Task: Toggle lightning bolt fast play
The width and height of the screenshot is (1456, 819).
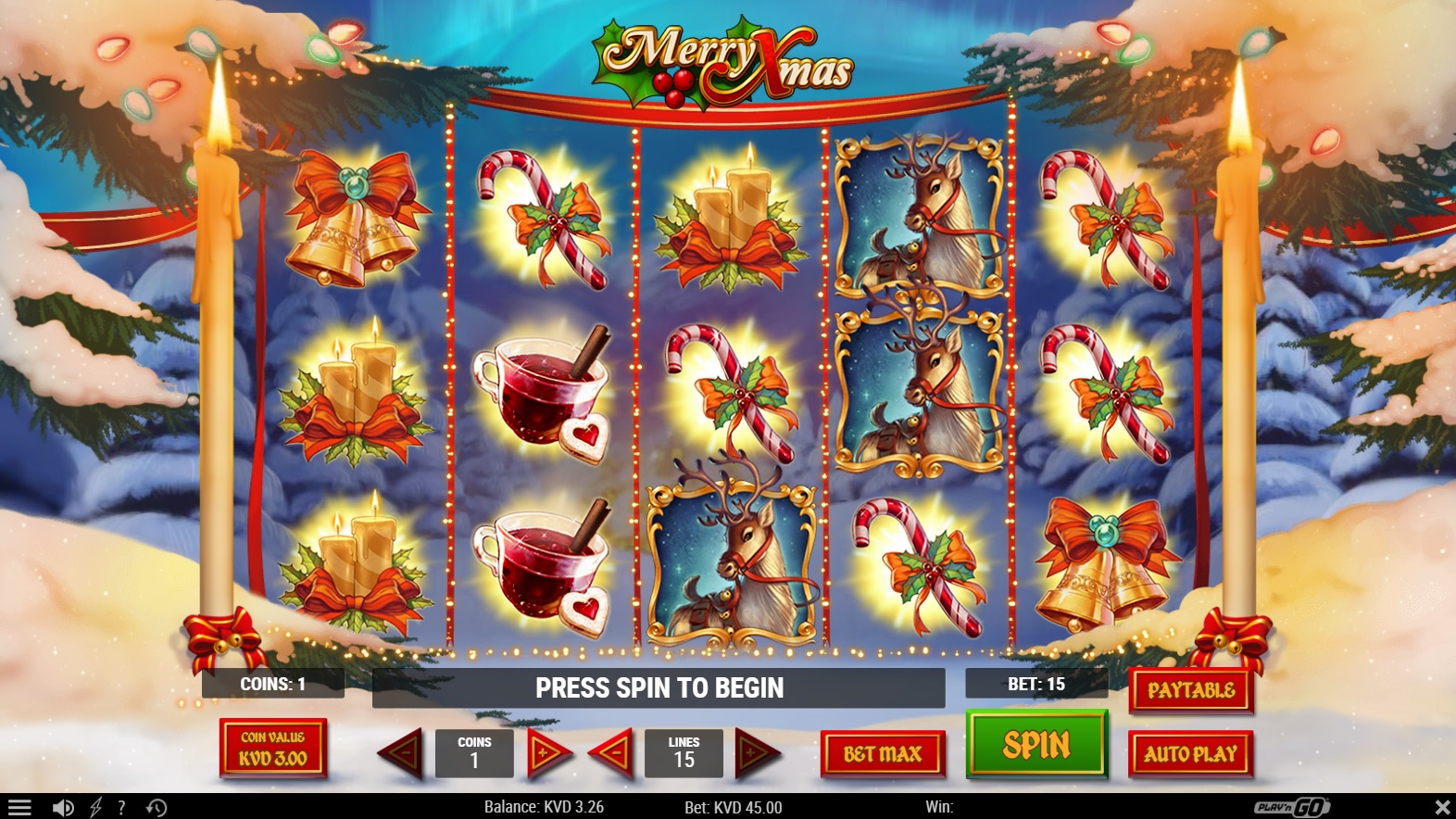Action: pyautogui.click(x=95, y=808)
